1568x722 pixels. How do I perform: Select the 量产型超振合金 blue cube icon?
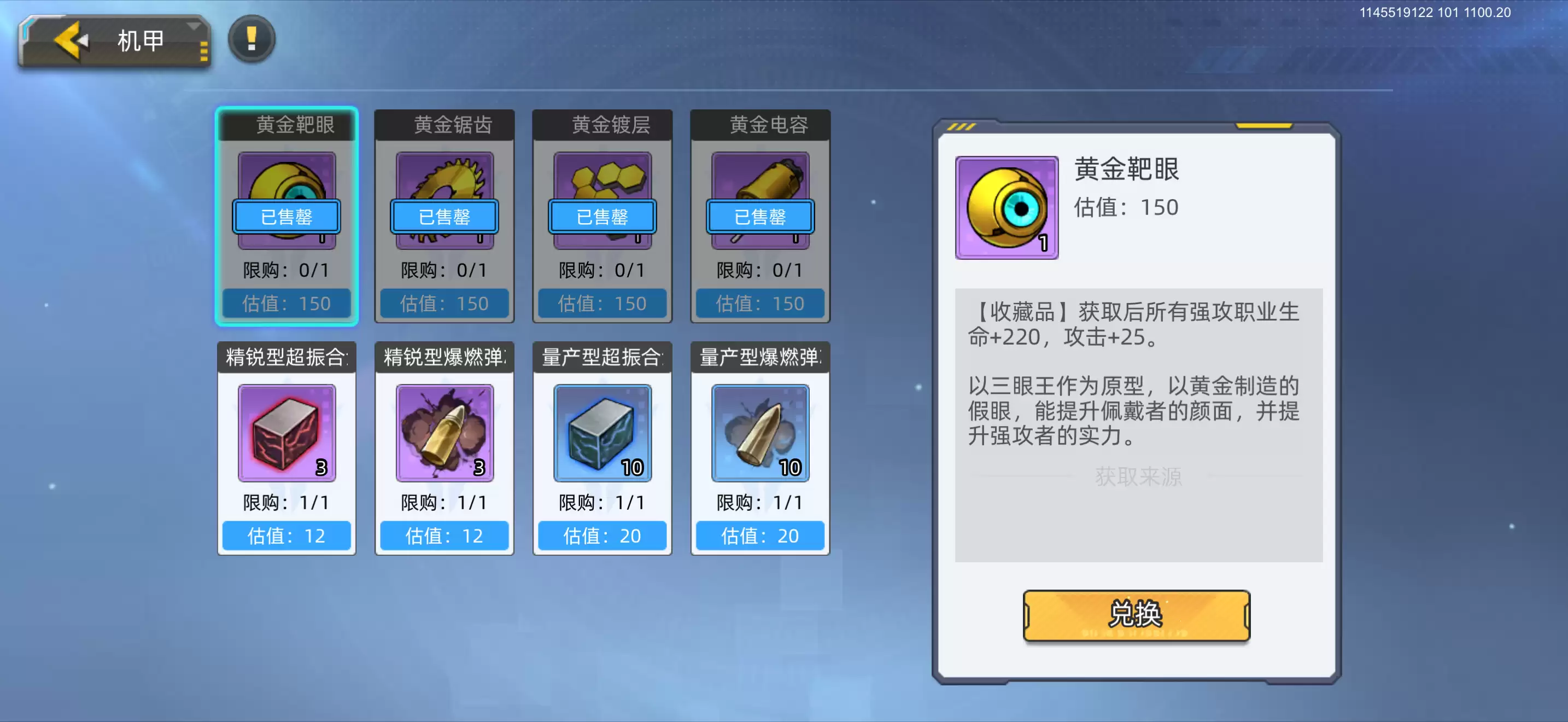601,433
